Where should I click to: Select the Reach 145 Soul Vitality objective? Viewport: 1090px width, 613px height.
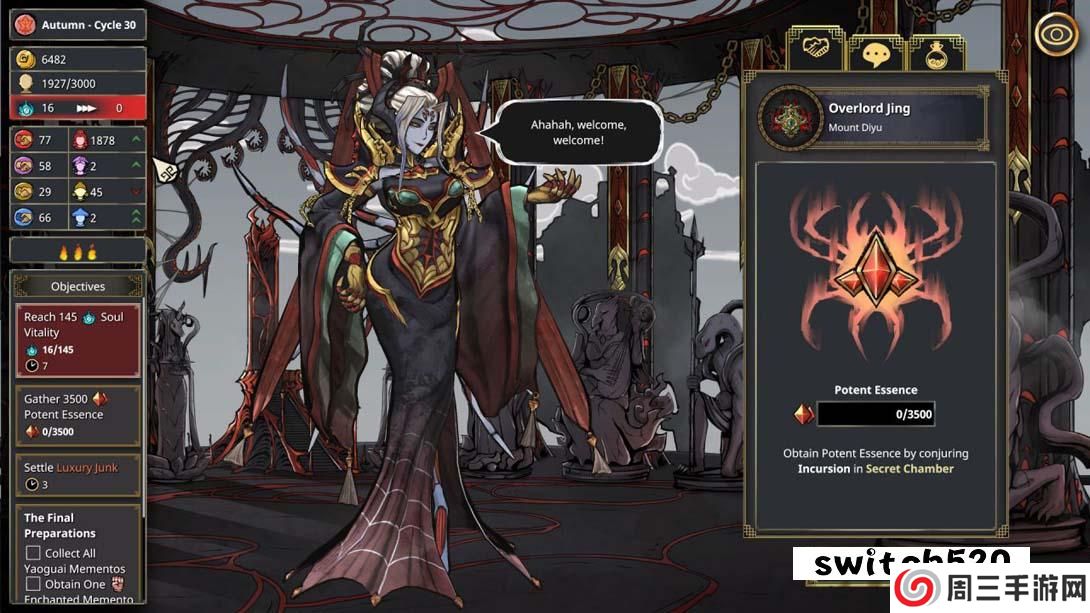[x=77, y=341]
